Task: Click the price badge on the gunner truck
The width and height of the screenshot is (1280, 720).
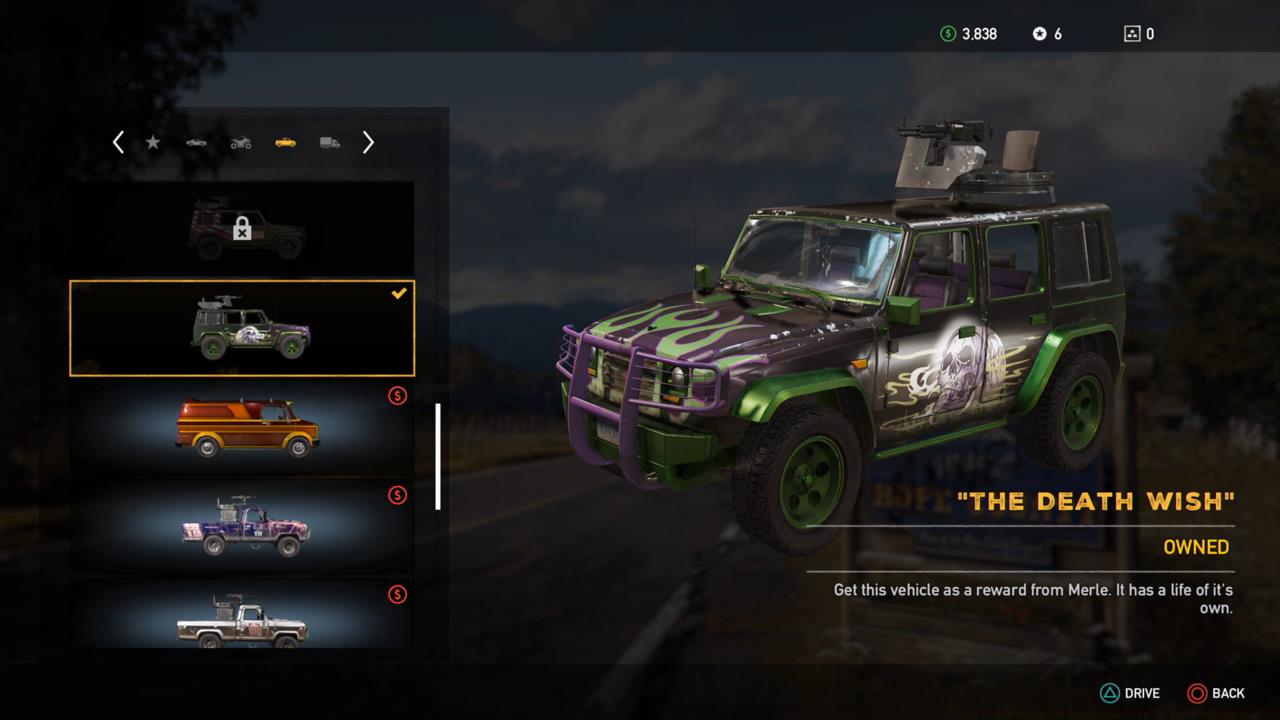Action: click(x=398, y=497)
